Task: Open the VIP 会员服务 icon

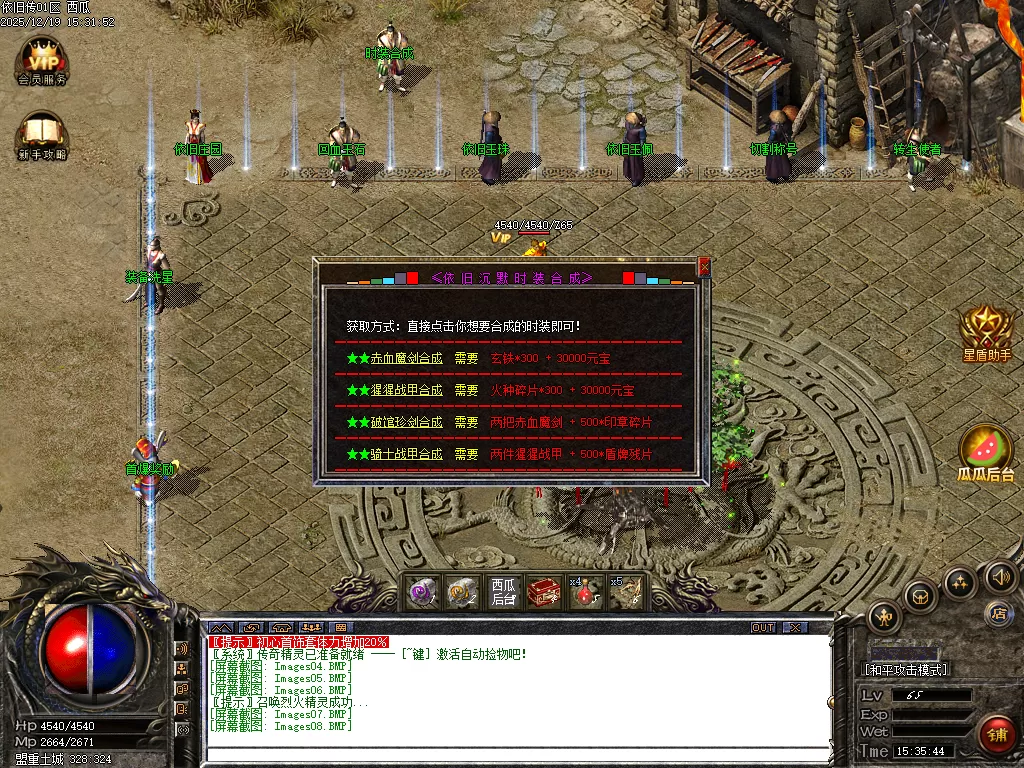Action: 41,60
